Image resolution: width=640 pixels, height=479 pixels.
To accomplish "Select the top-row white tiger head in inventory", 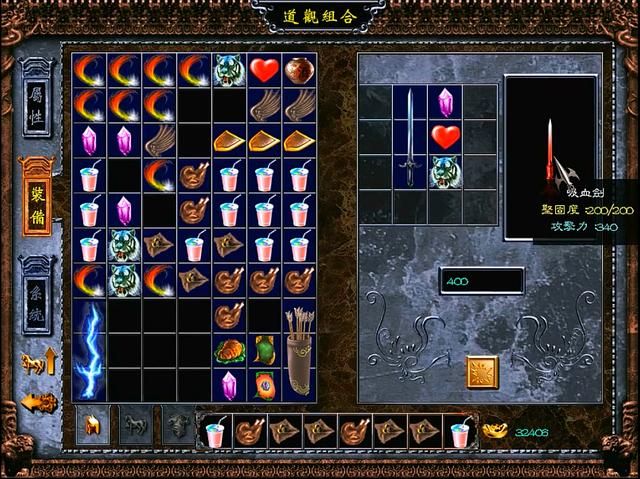I will coord(229,70).
